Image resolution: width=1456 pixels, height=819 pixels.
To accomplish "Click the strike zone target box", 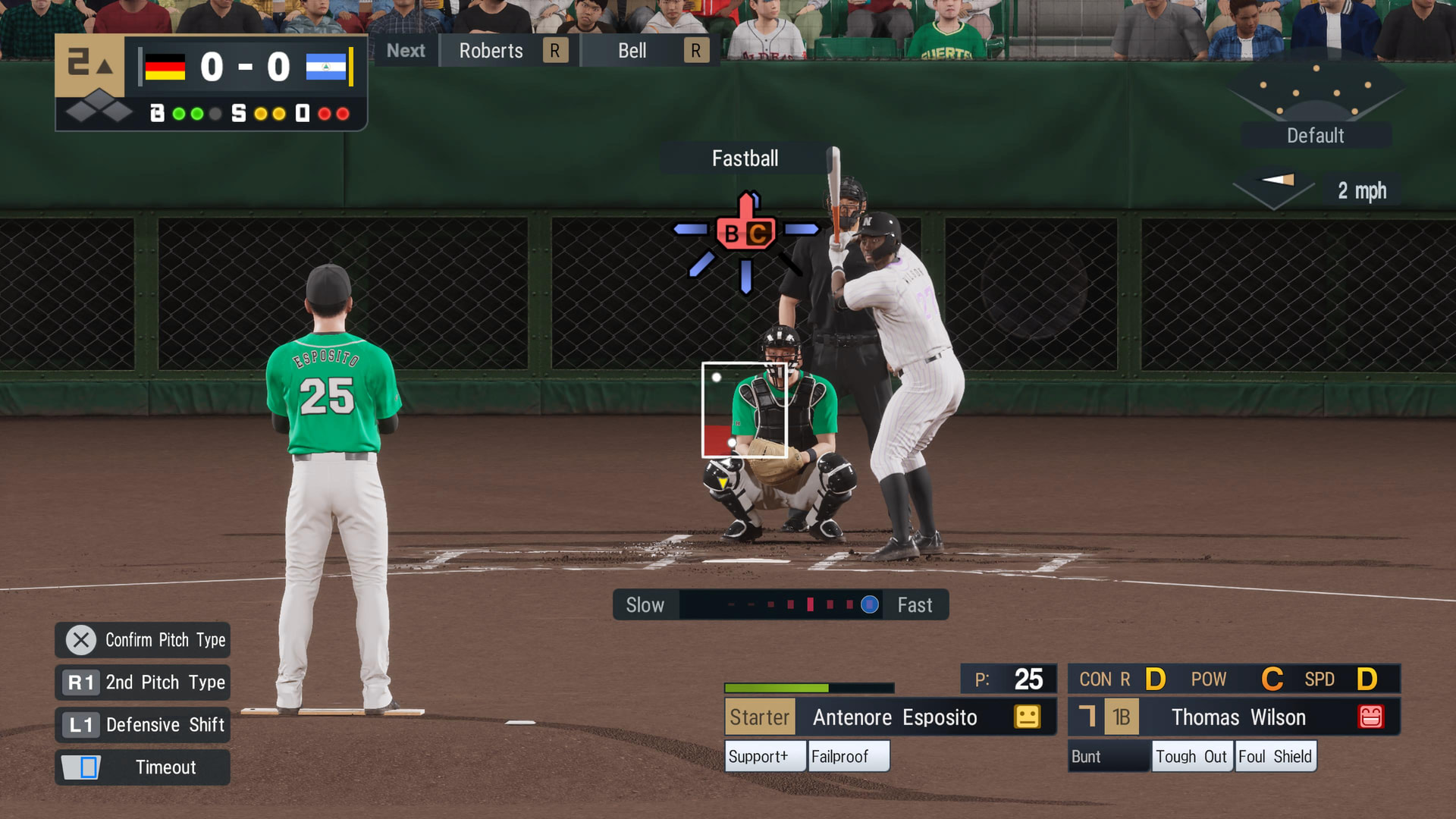I will (744, 410).
